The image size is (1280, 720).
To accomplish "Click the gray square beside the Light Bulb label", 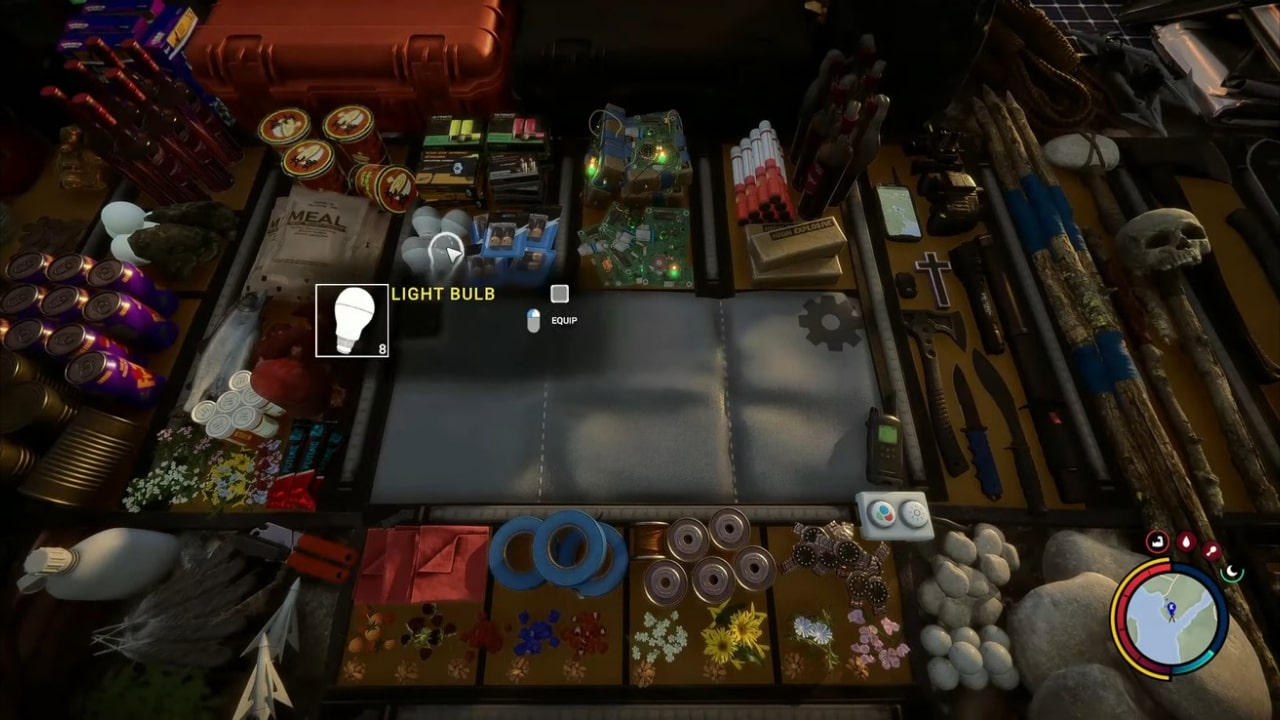I will click(558, 294).
